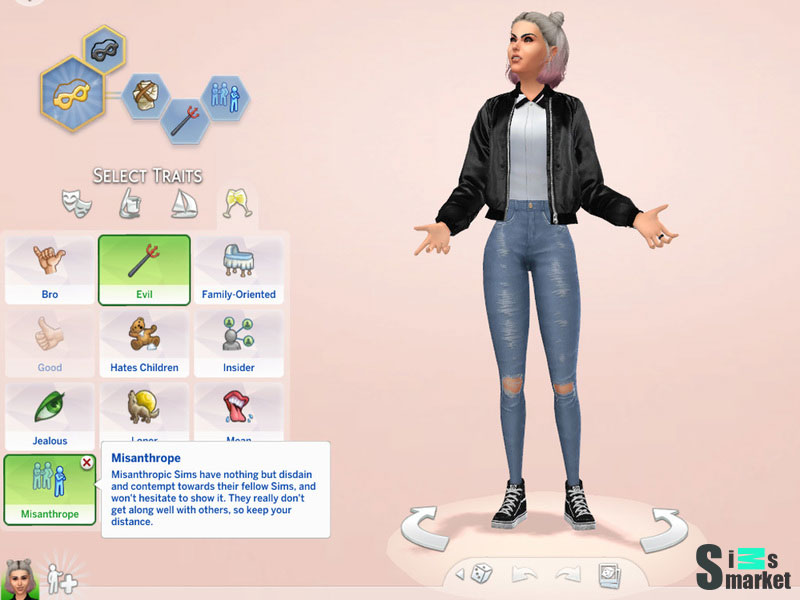Screen dimensions: 800x600
Task: Select the pitchfork Evil trait hexagon
Action: [x=184, y=123]
